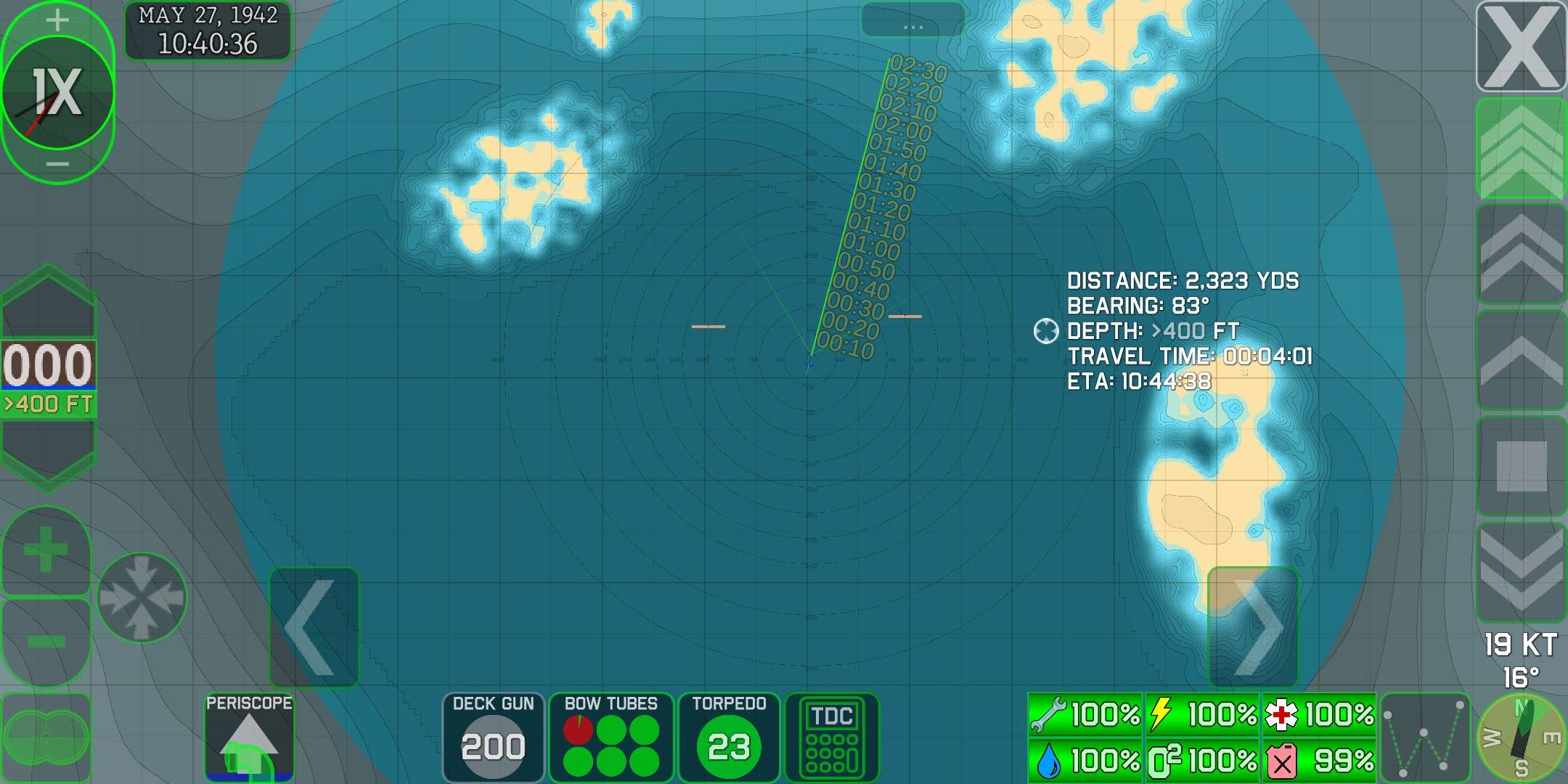The image size is (1568, 784).
Task: Check repair status on the wrench indicator
Action: (1085, 714)
